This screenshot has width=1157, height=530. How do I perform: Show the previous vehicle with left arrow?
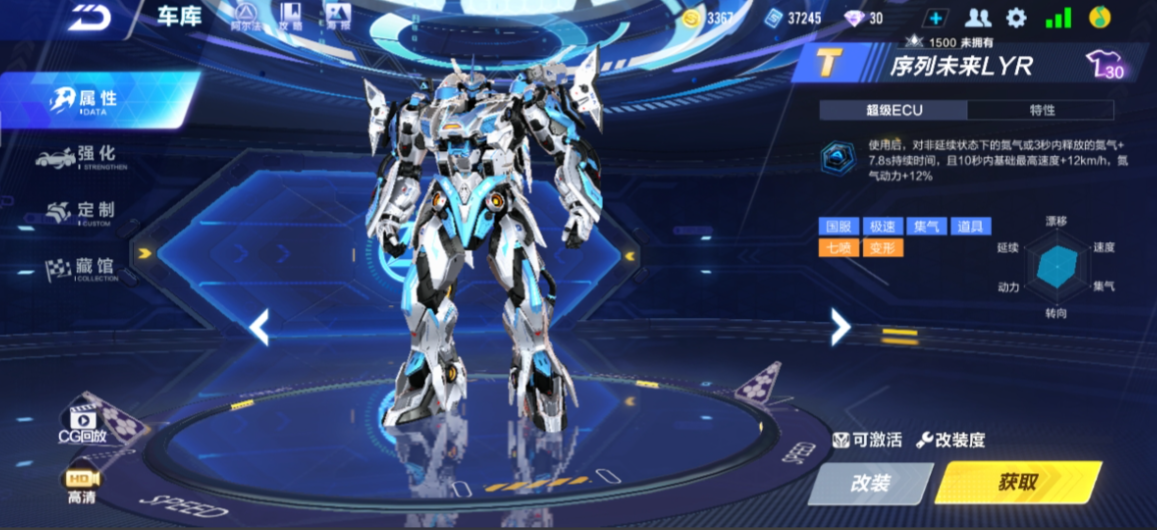(x=259, y=326)
